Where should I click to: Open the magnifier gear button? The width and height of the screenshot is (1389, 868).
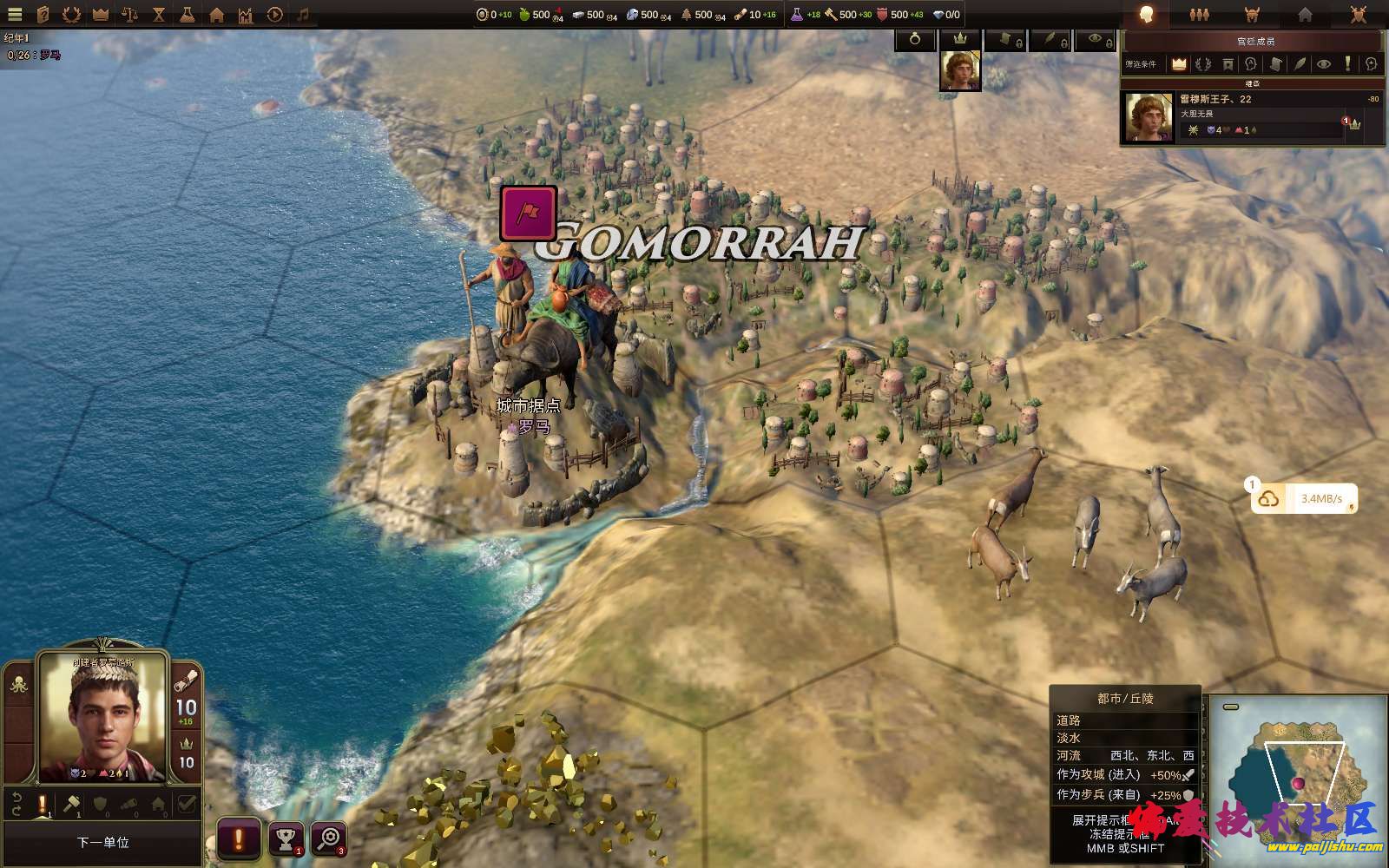(x=329, y=838)
